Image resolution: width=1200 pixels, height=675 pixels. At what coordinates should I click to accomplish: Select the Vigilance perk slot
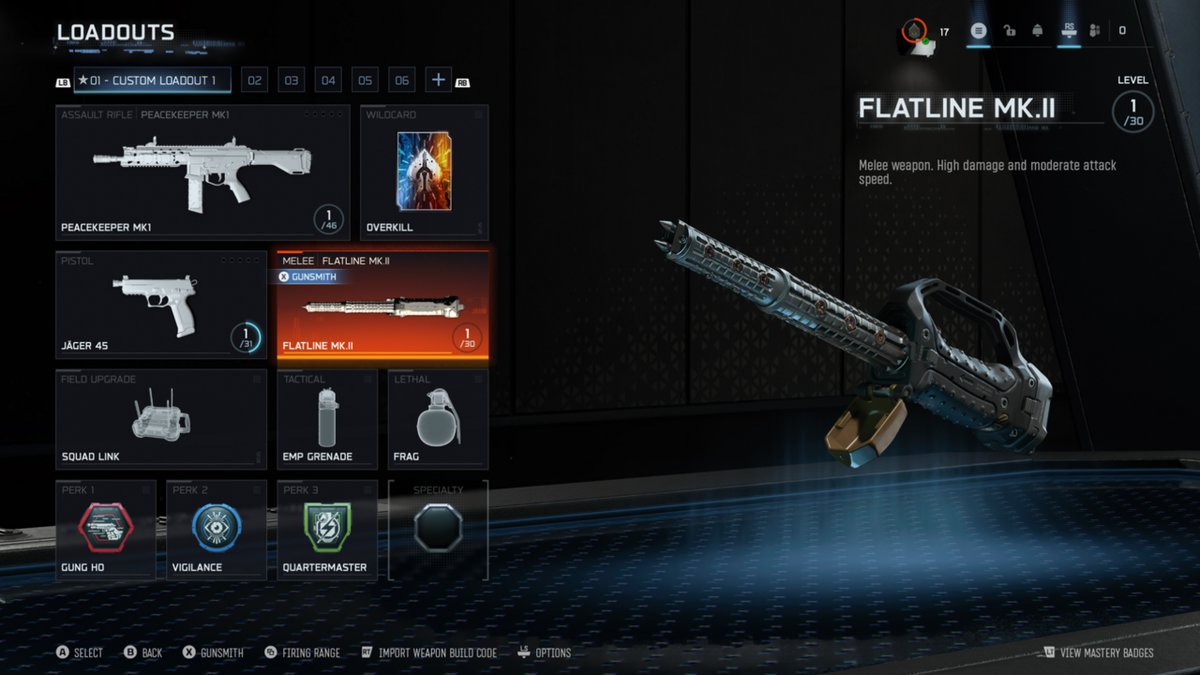216,530
